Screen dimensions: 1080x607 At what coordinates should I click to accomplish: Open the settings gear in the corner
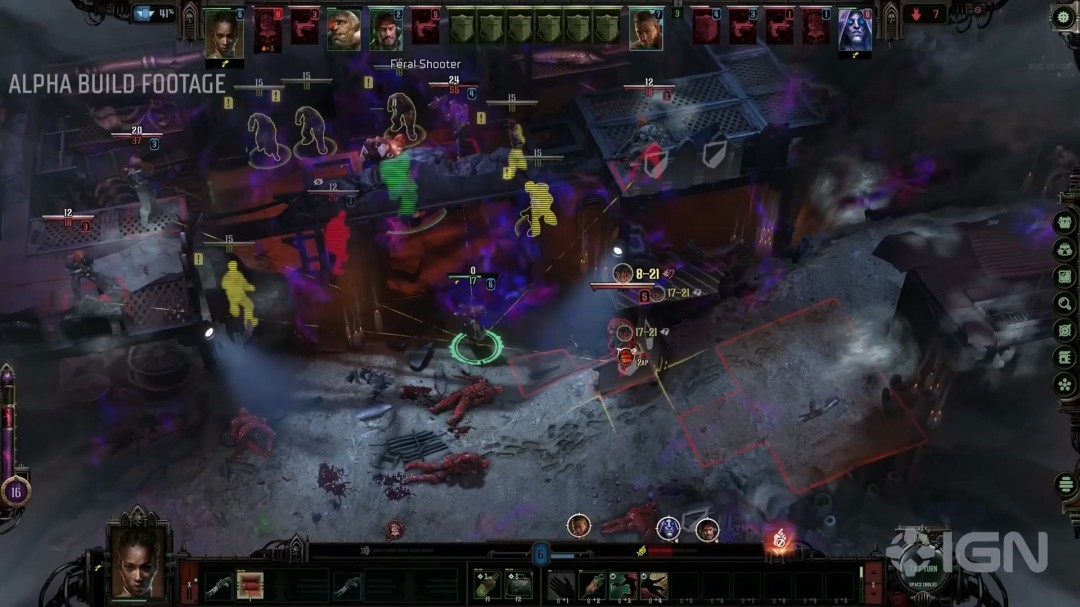pyautogui.click(x=1064, y=16)
